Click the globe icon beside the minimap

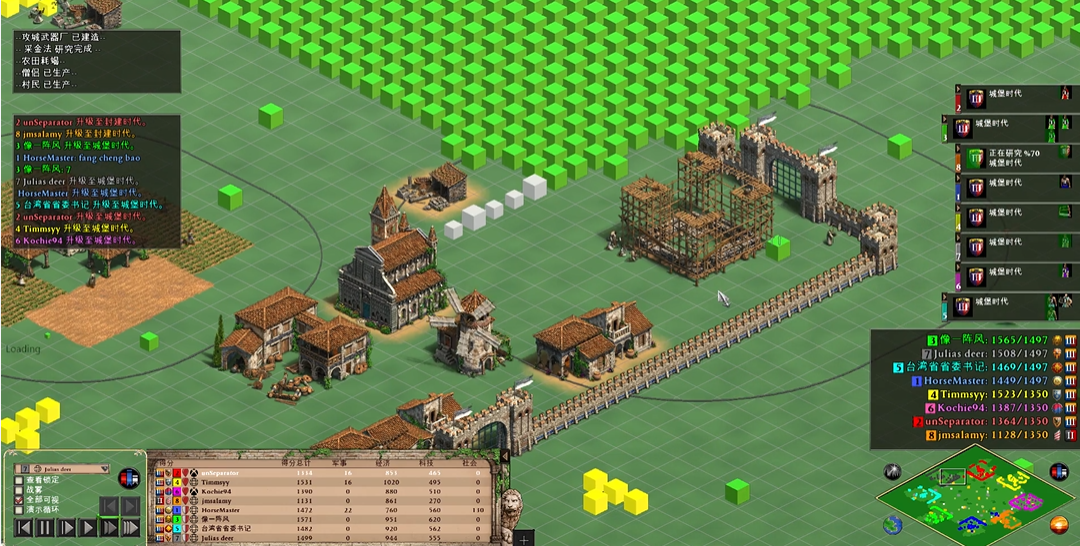click(892, 524)
